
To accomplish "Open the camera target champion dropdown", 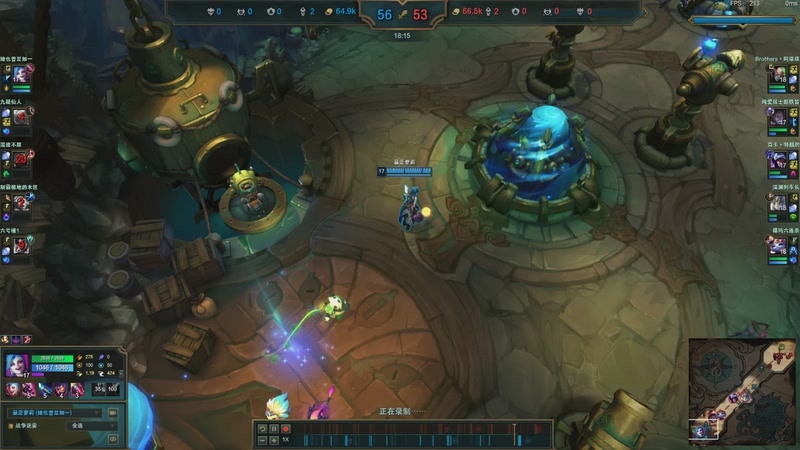I will [x=56, y=412].
